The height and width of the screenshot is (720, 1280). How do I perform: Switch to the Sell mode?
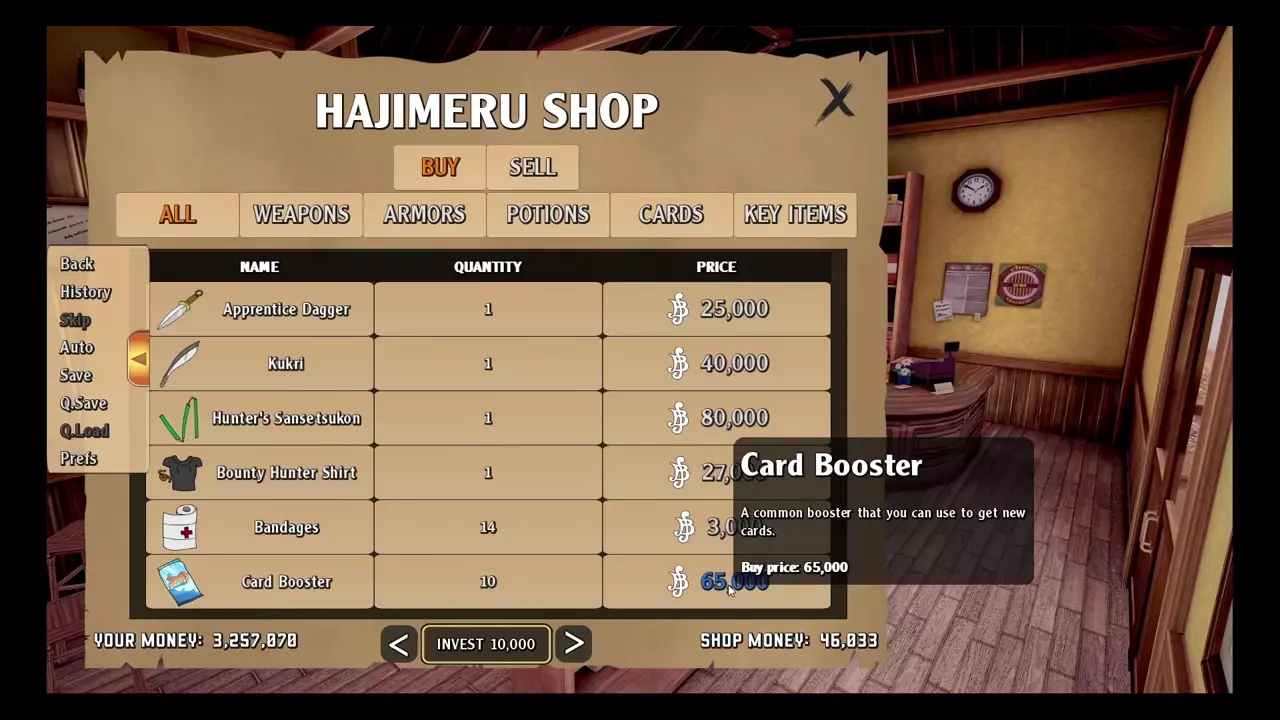(x=532, y=167)
